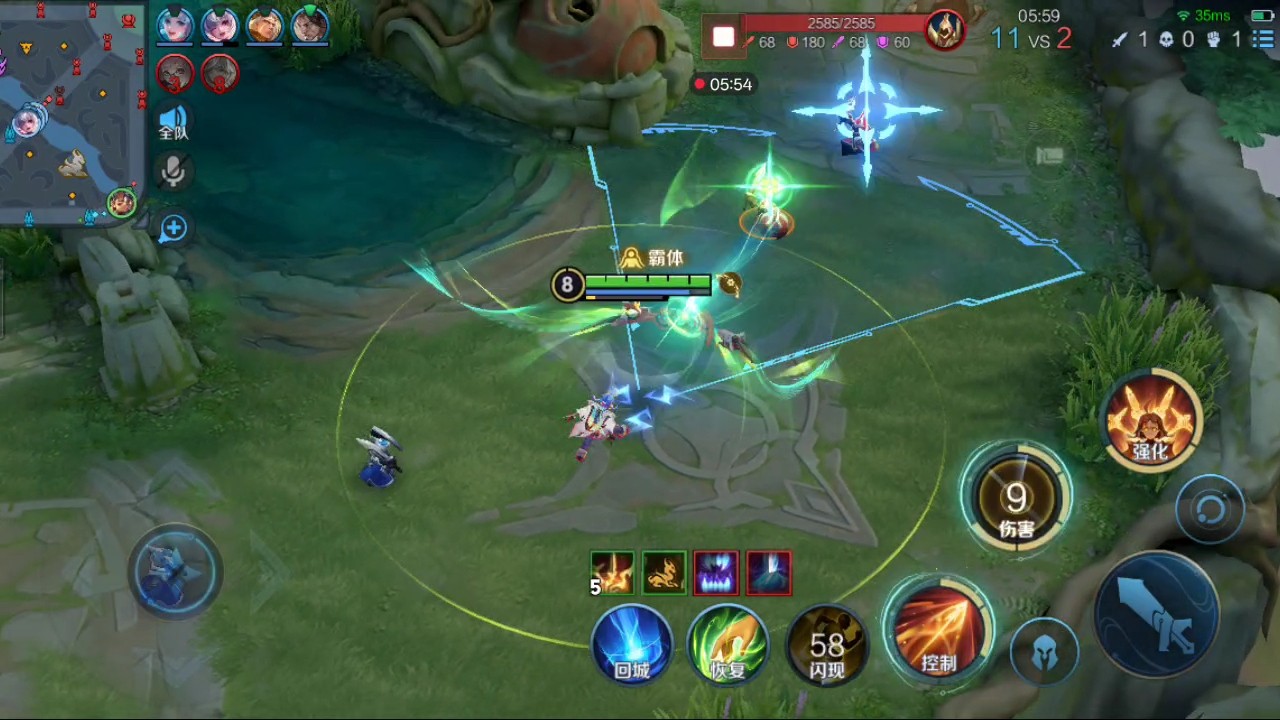Tap the 闪现 flash spell on cooldown
This screenshot has height=720, width=1280.
click(x=827, y=645)
